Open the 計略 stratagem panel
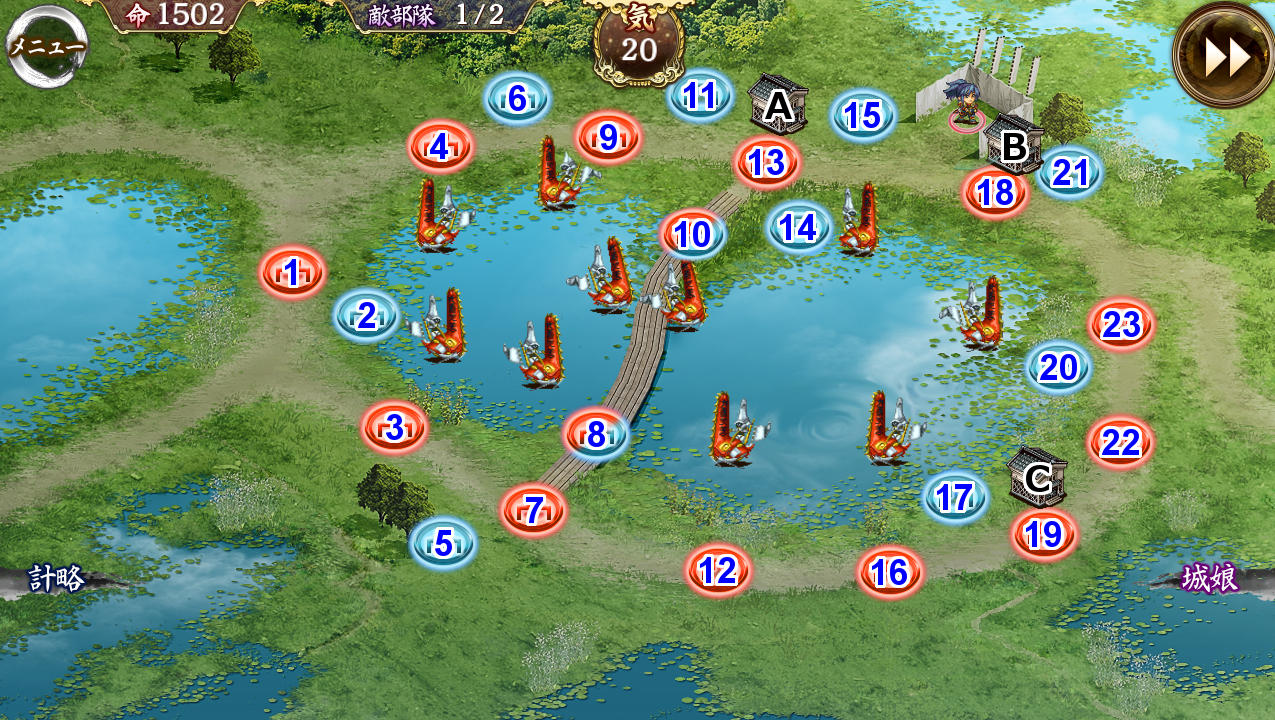 tap(57, 578)
